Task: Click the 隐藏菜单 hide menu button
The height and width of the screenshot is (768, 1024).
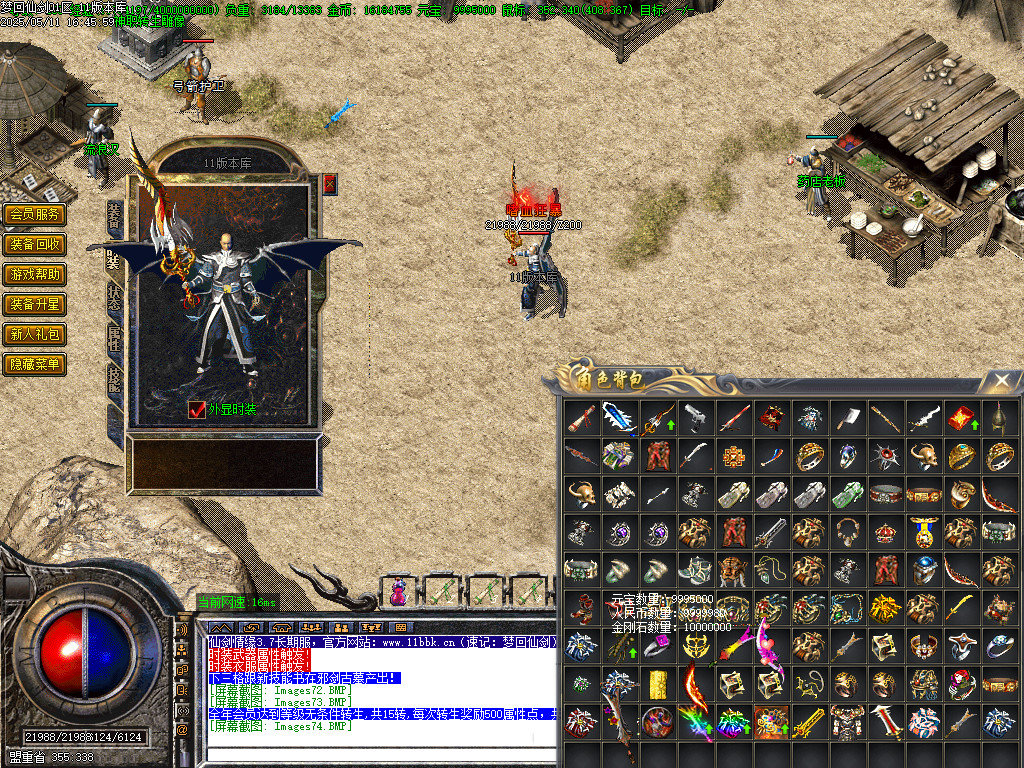Action: click(35, 364)
